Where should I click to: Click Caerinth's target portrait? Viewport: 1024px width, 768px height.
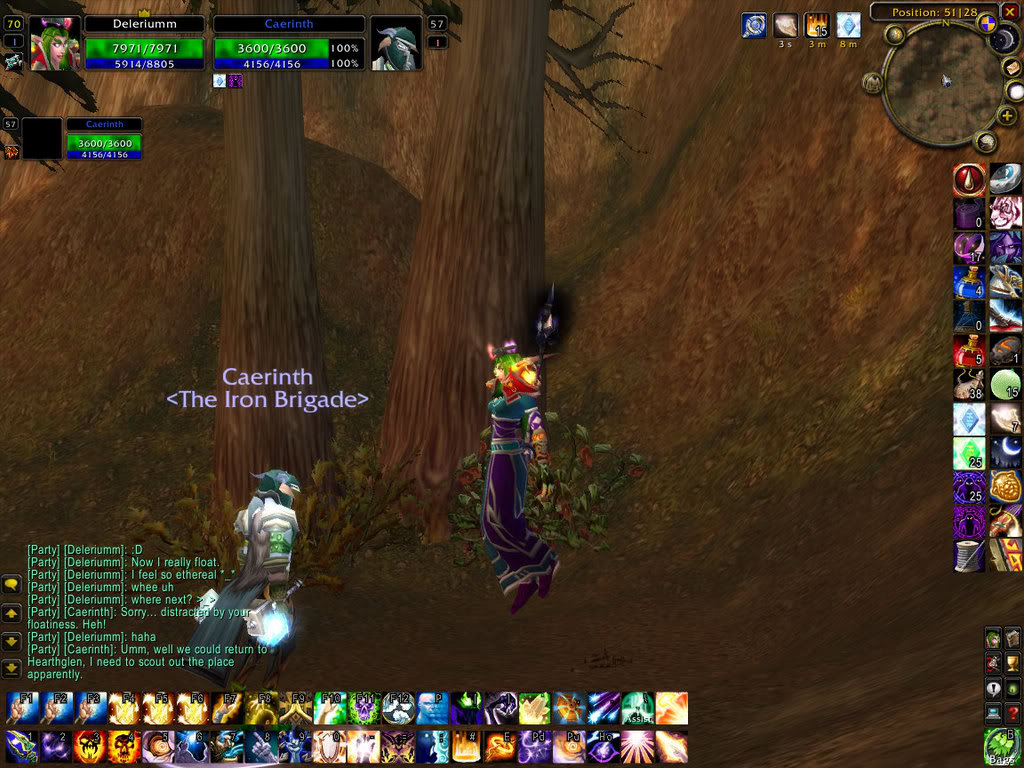[396, 44]
